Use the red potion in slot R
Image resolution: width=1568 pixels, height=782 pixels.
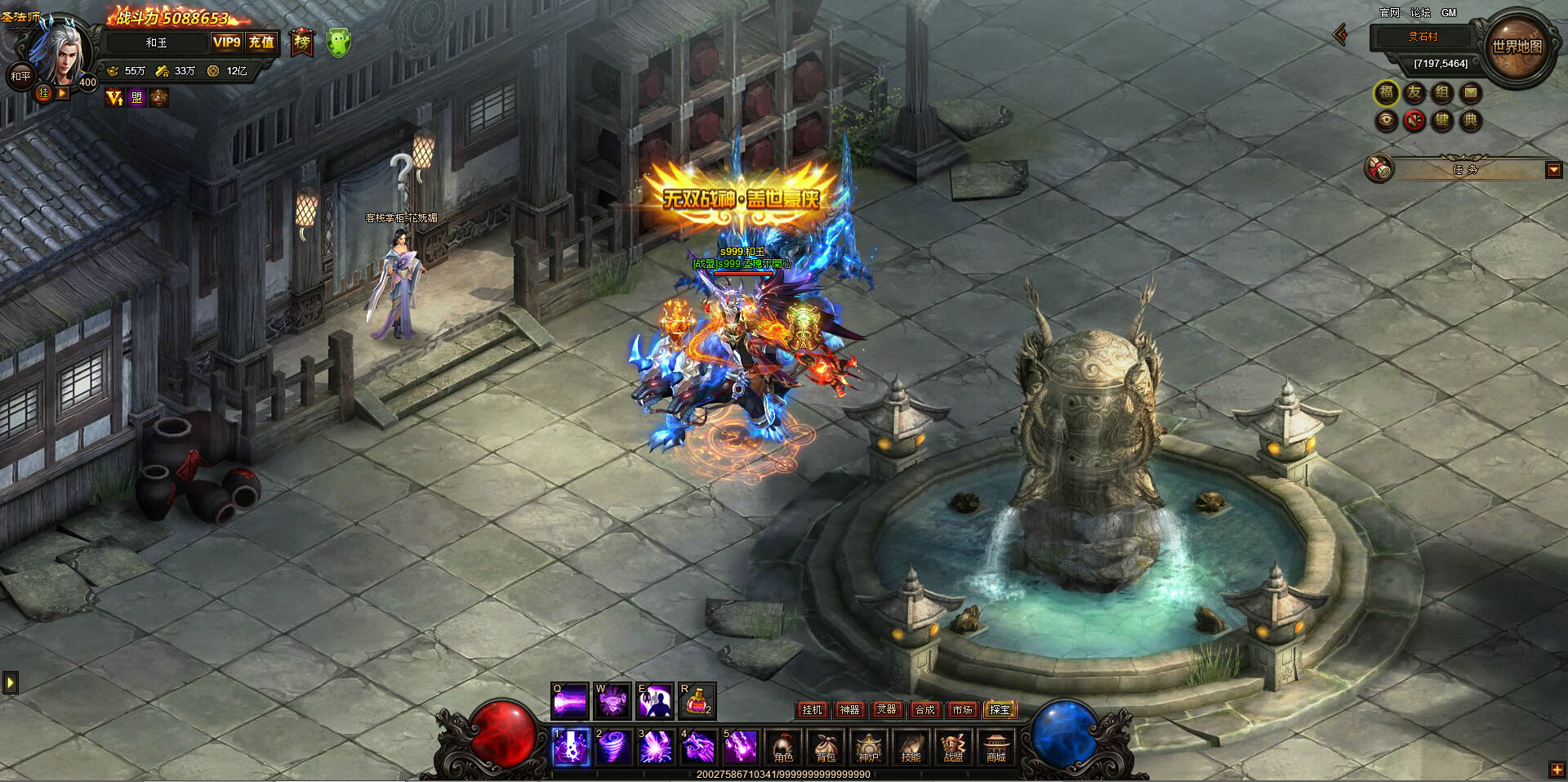coord(697,701)
